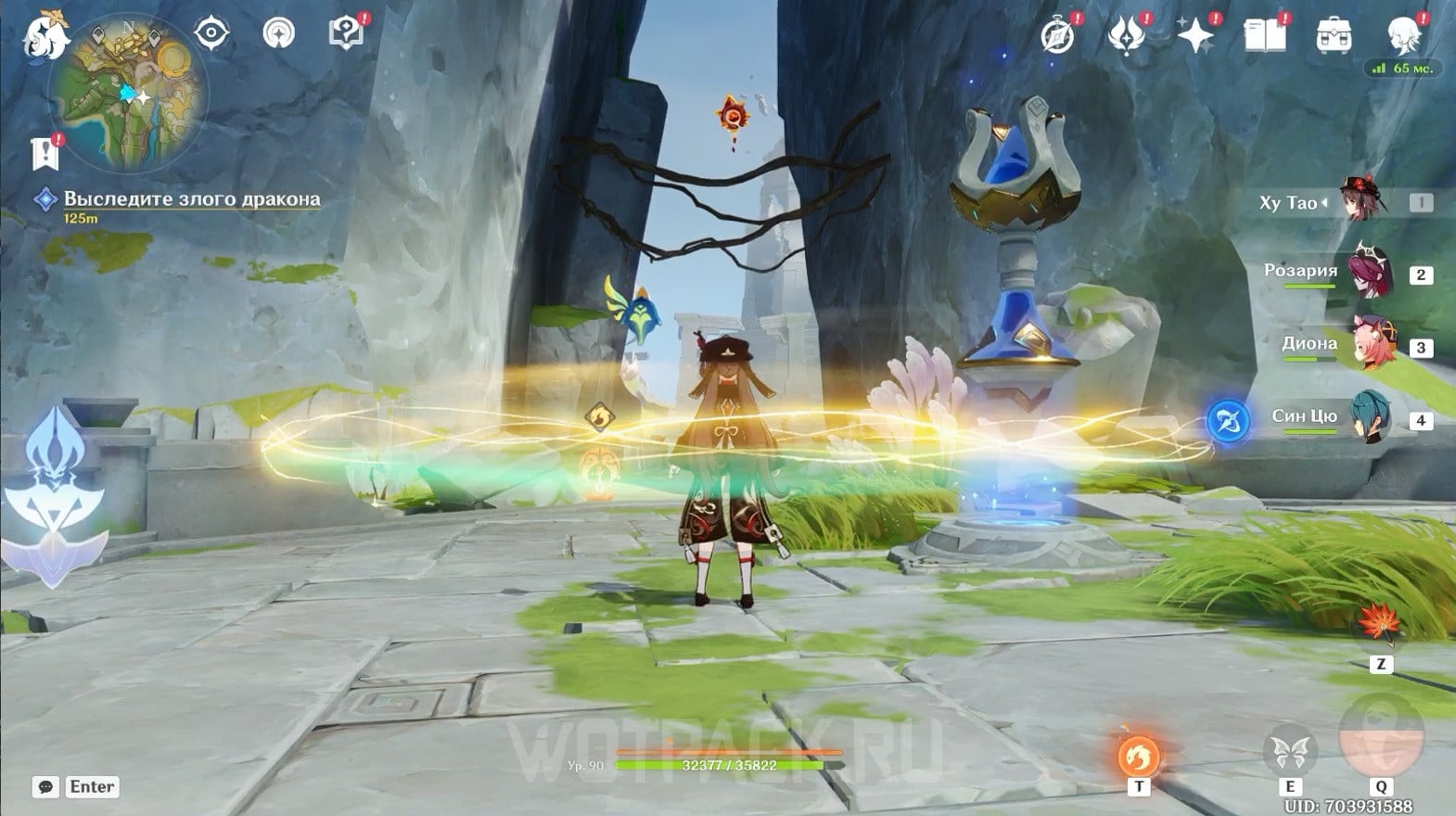Activate Hu Tao's elemental skill butterfly icon
Image resolution: width=1456 pixels, height=816 pixels.
pos(1289,752)
